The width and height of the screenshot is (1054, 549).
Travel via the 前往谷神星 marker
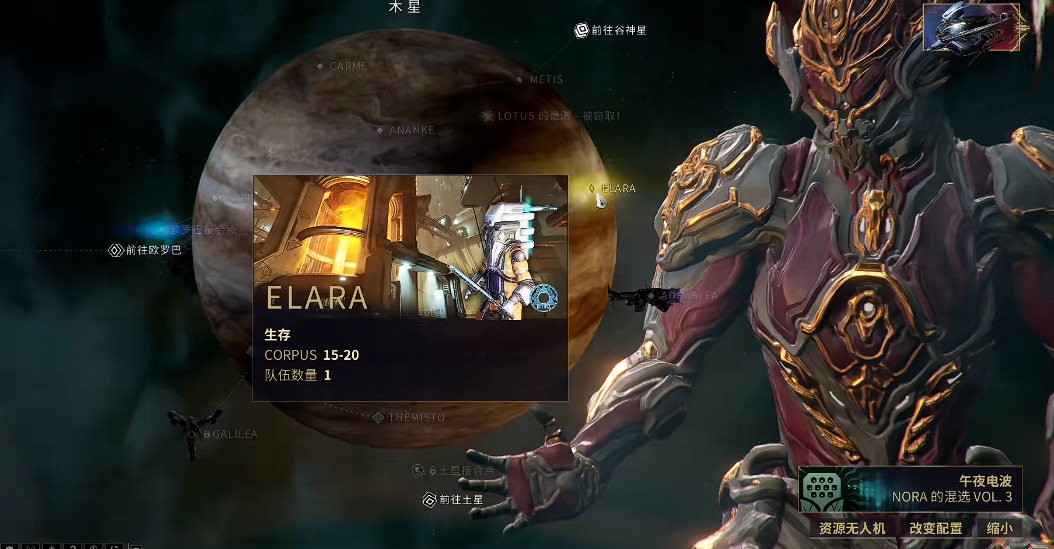[x=583, y=30]
